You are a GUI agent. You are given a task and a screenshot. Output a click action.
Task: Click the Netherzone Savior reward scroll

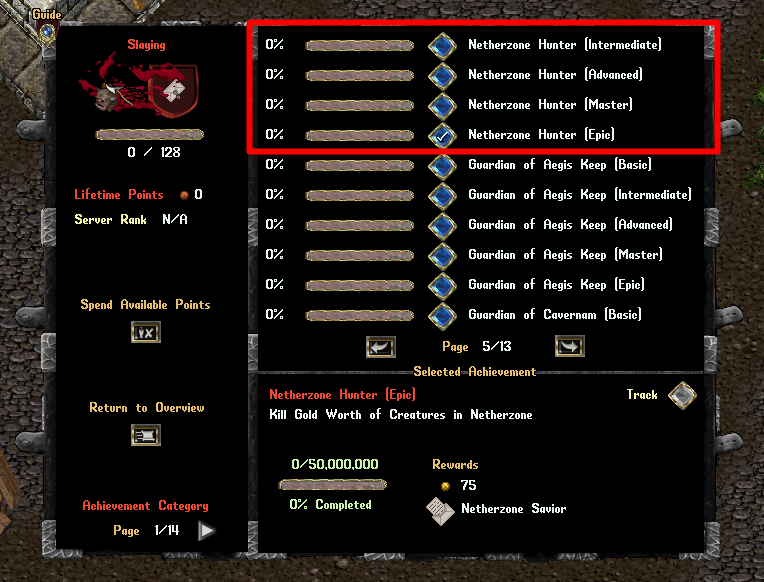coord(441,510)
